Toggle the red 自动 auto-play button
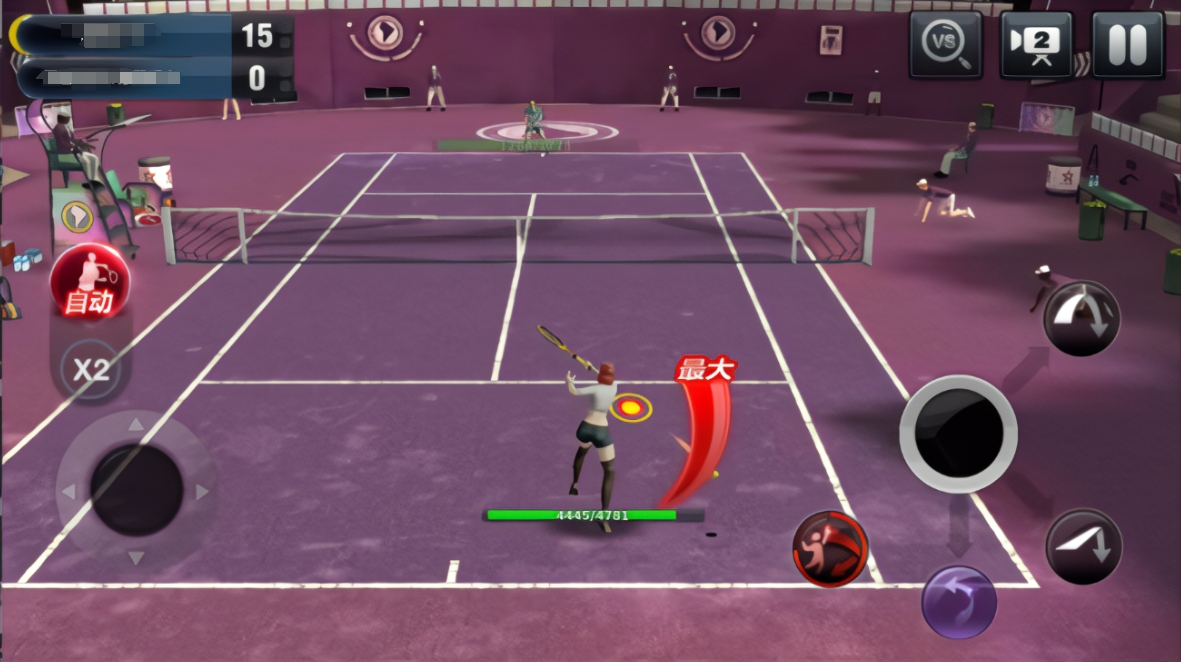Viewport: 1181px width, 662px height. click(89, 281)
